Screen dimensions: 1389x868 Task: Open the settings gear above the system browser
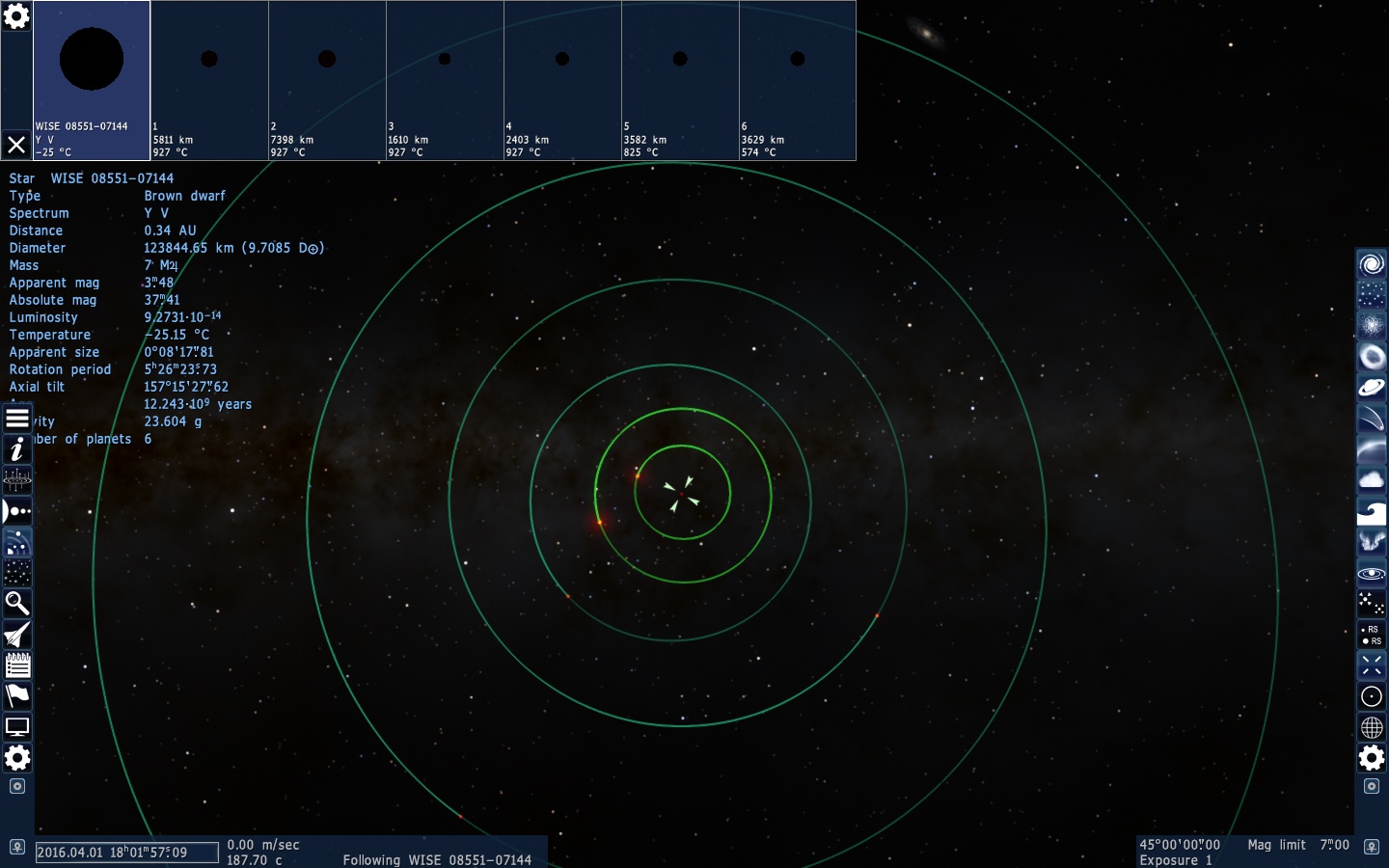point(16,16)
